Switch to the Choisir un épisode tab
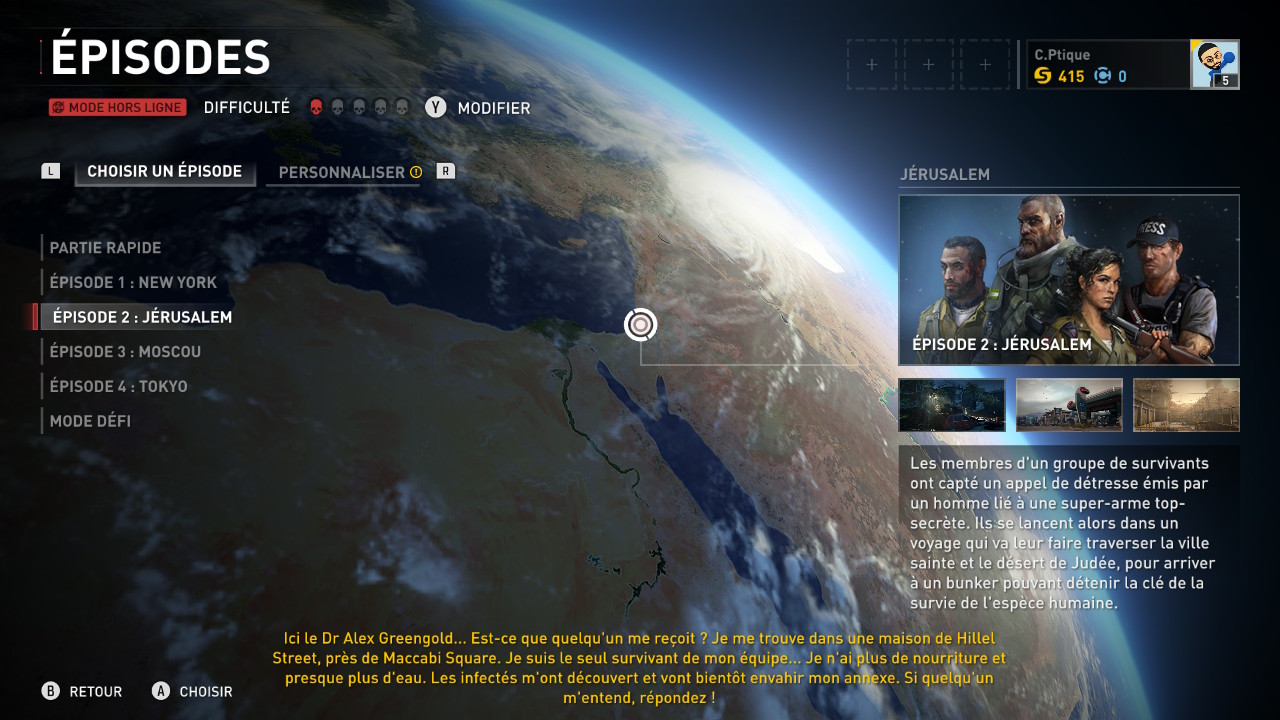Image resolution: width=1280 pixels, height=720 pixels. click(x=164, y=172)
